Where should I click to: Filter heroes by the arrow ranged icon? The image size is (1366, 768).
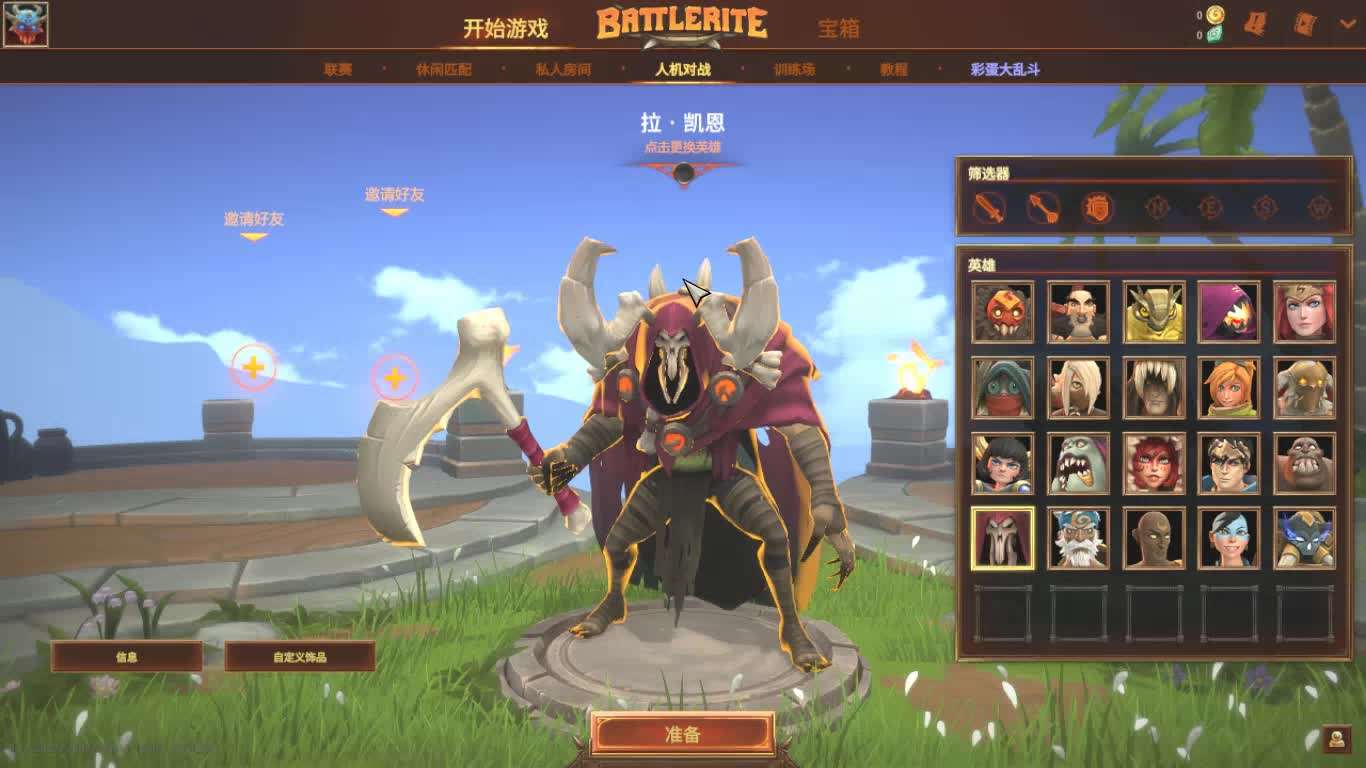point(1043,208)
